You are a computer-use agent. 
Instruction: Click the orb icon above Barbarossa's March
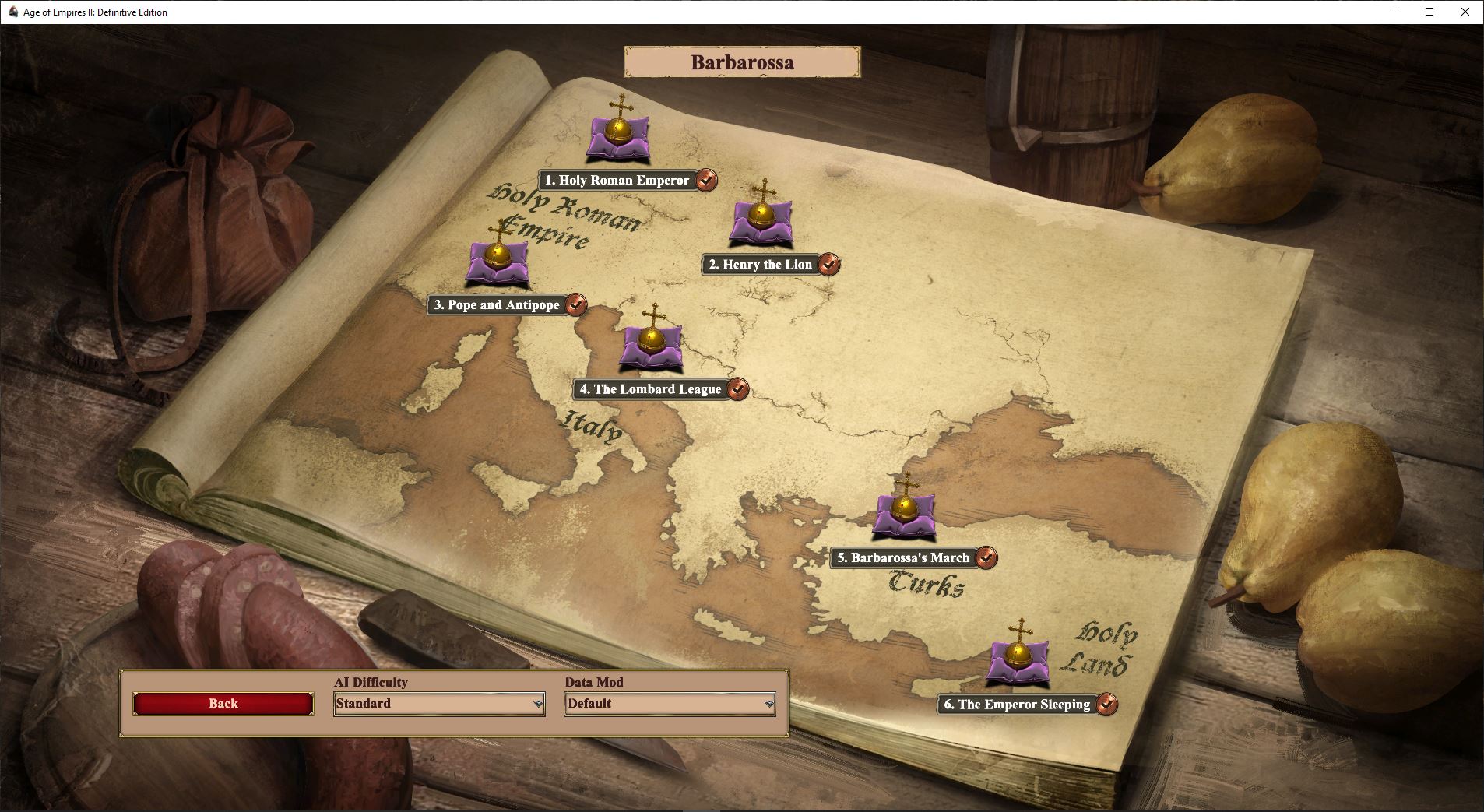tap(904, 508)
